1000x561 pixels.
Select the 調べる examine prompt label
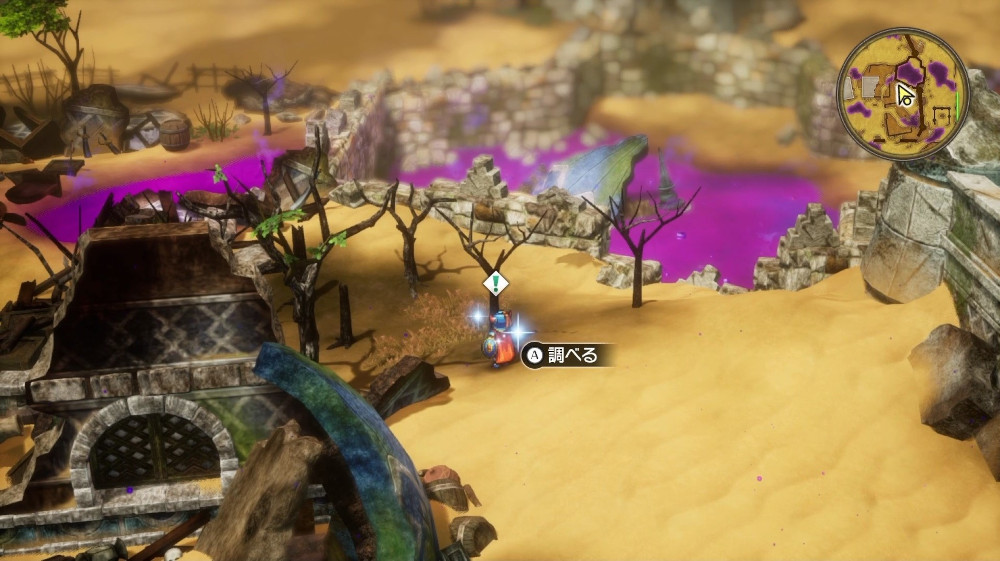[565, 355]
